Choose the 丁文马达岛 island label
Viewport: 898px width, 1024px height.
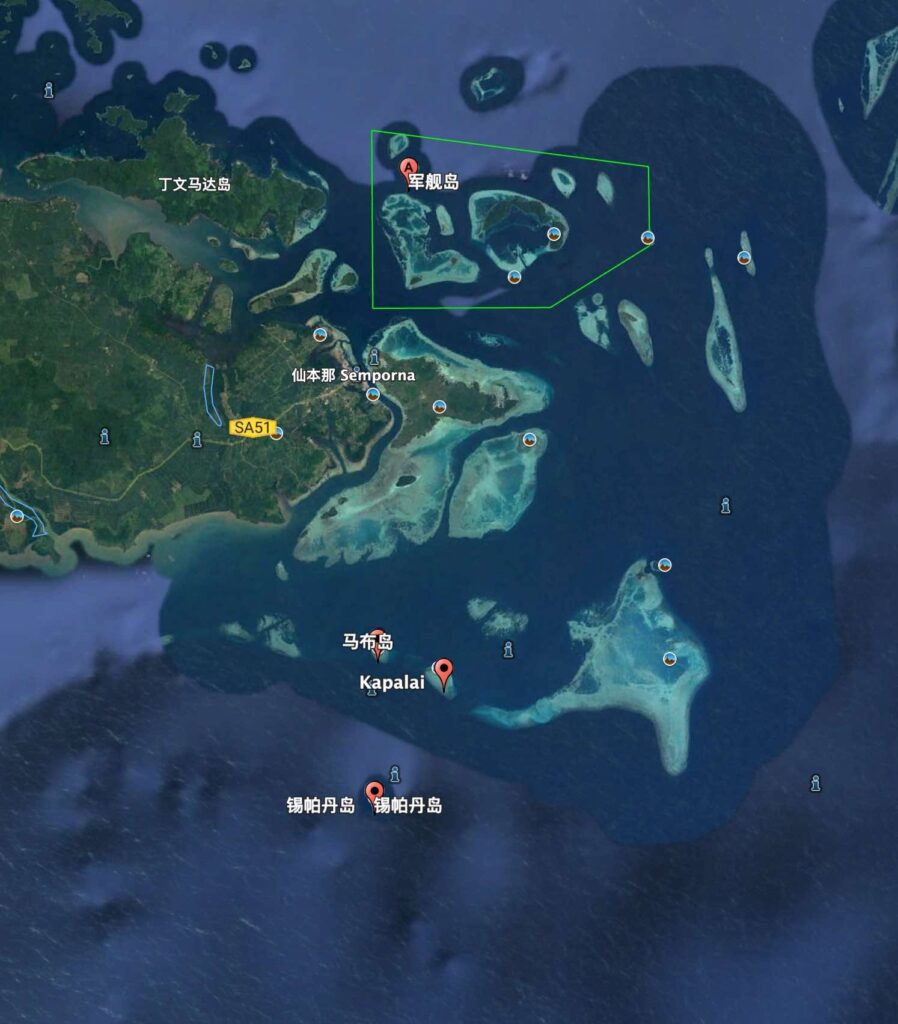point(195,184)
